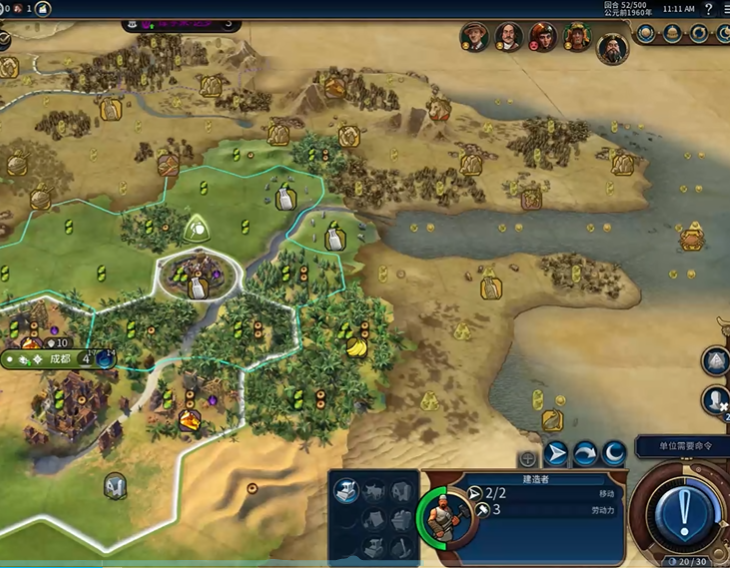730x568 pixels.
Task: Select the leader portrait wearing a fedora hat
Action: coord(474,37)
